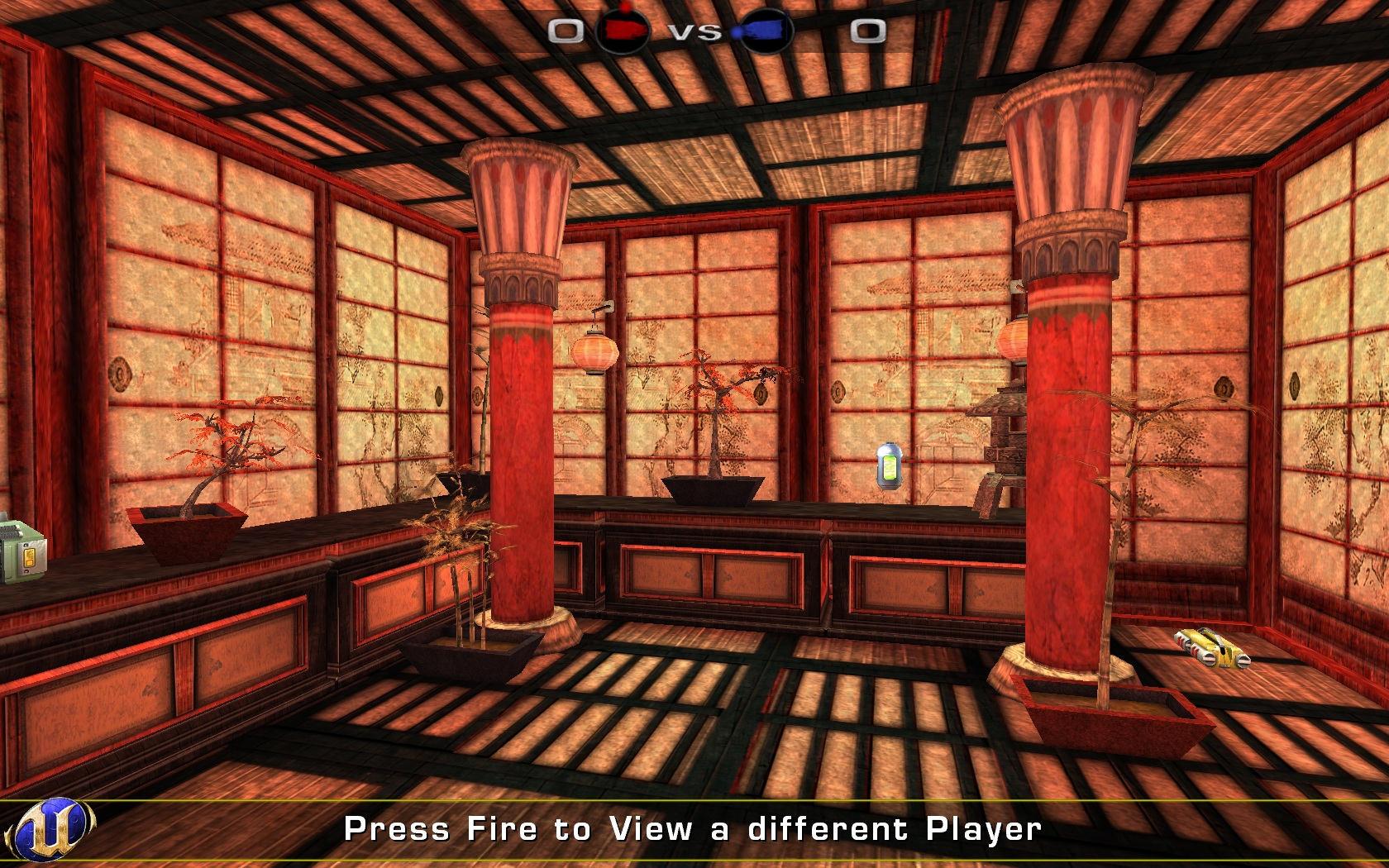Click the red team score zero

tap(566, 31)
